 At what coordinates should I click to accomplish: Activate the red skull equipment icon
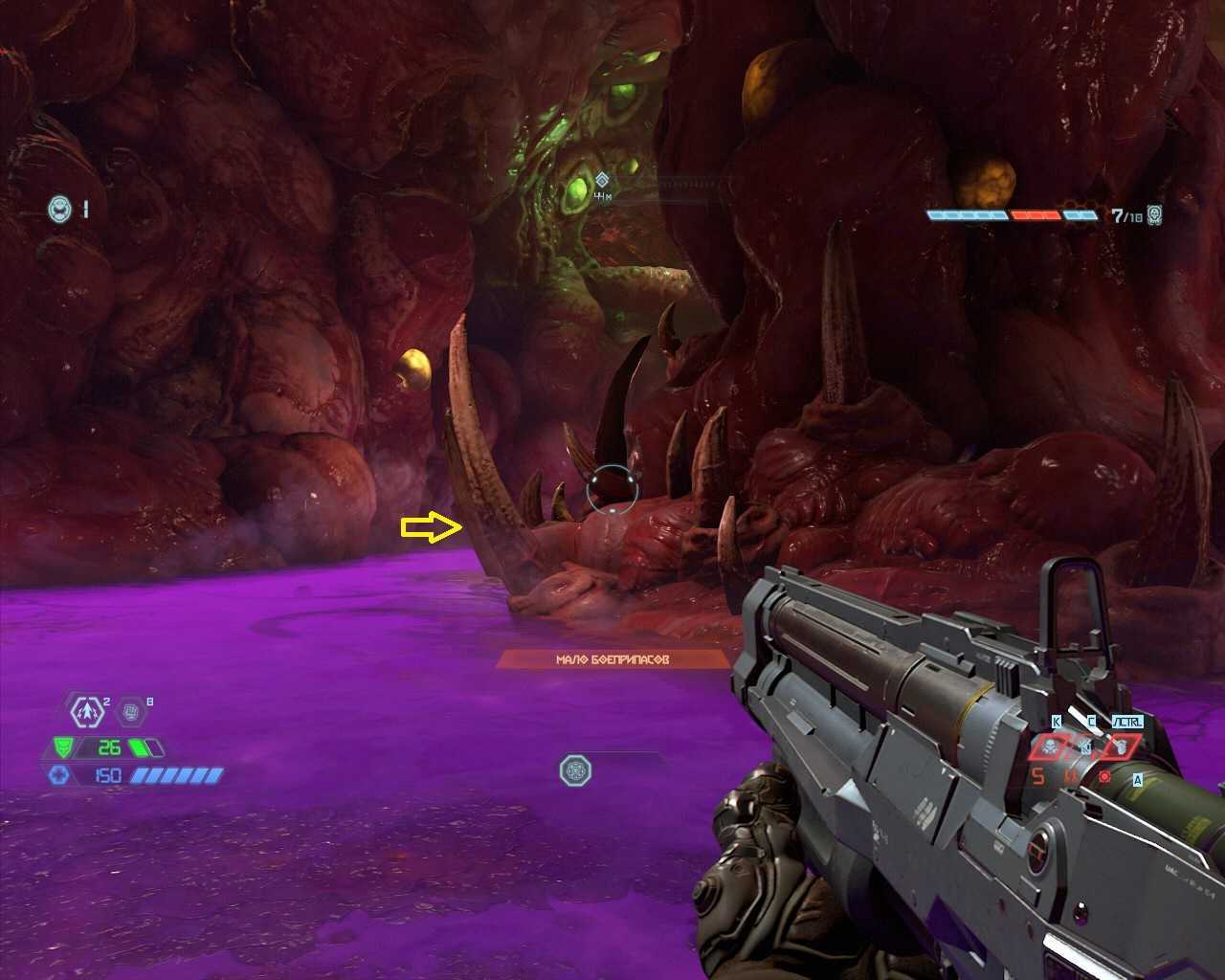click(1049, 746)
